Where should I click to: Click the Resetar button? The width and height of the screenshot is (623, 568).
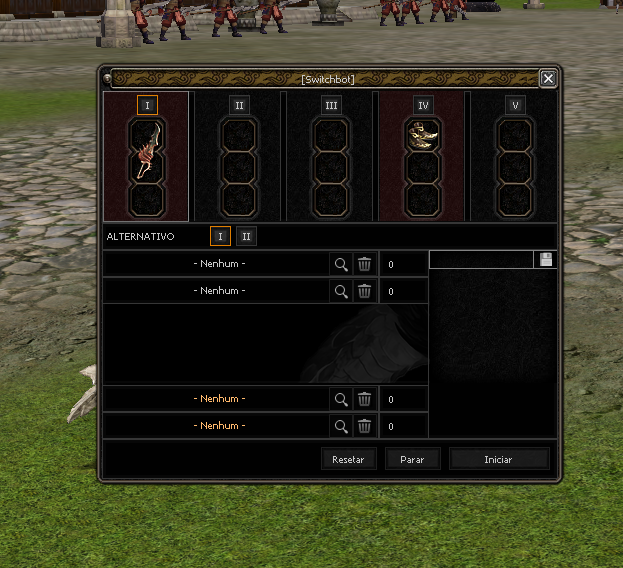[349, 459]
